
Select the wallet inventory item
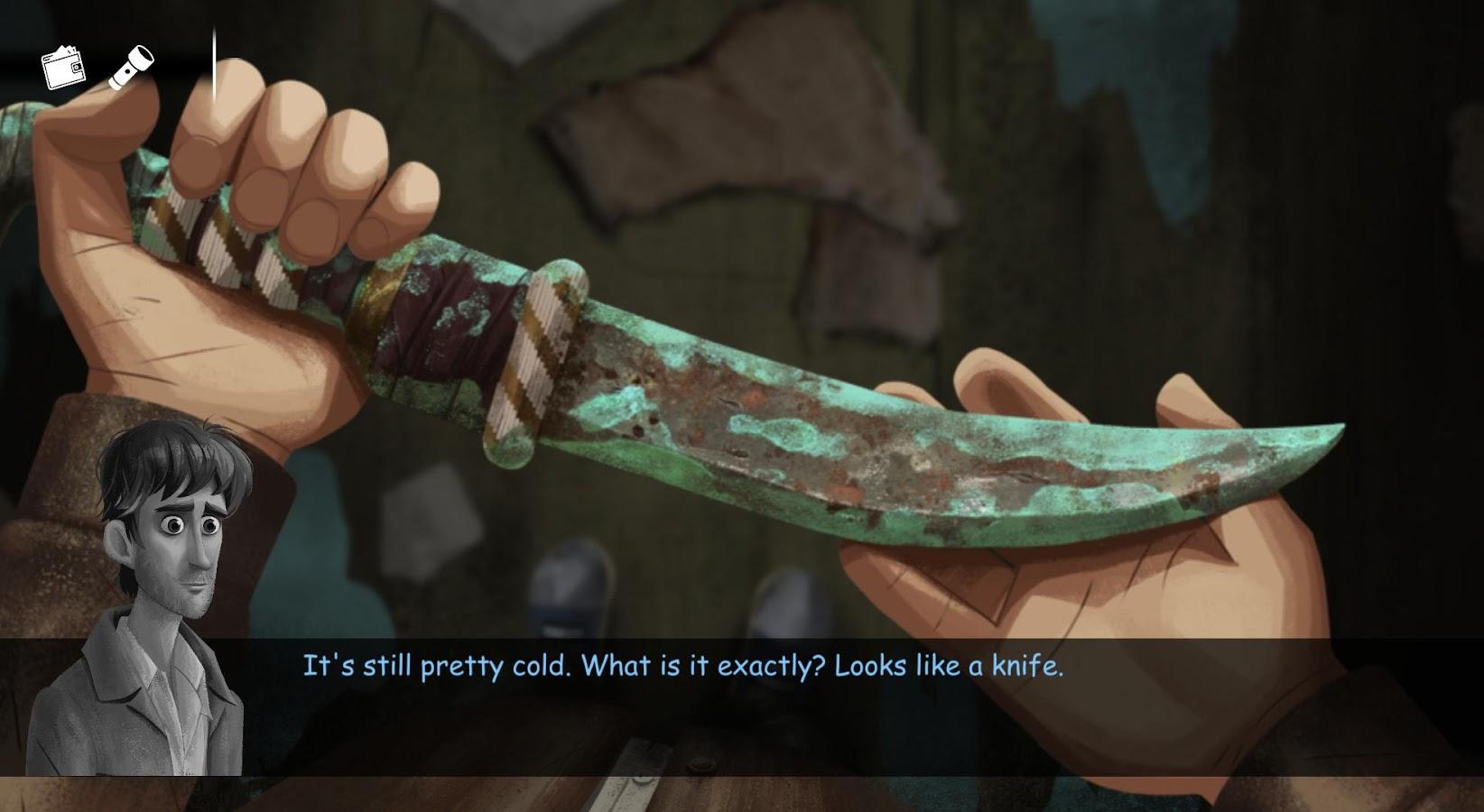[63, 68]
